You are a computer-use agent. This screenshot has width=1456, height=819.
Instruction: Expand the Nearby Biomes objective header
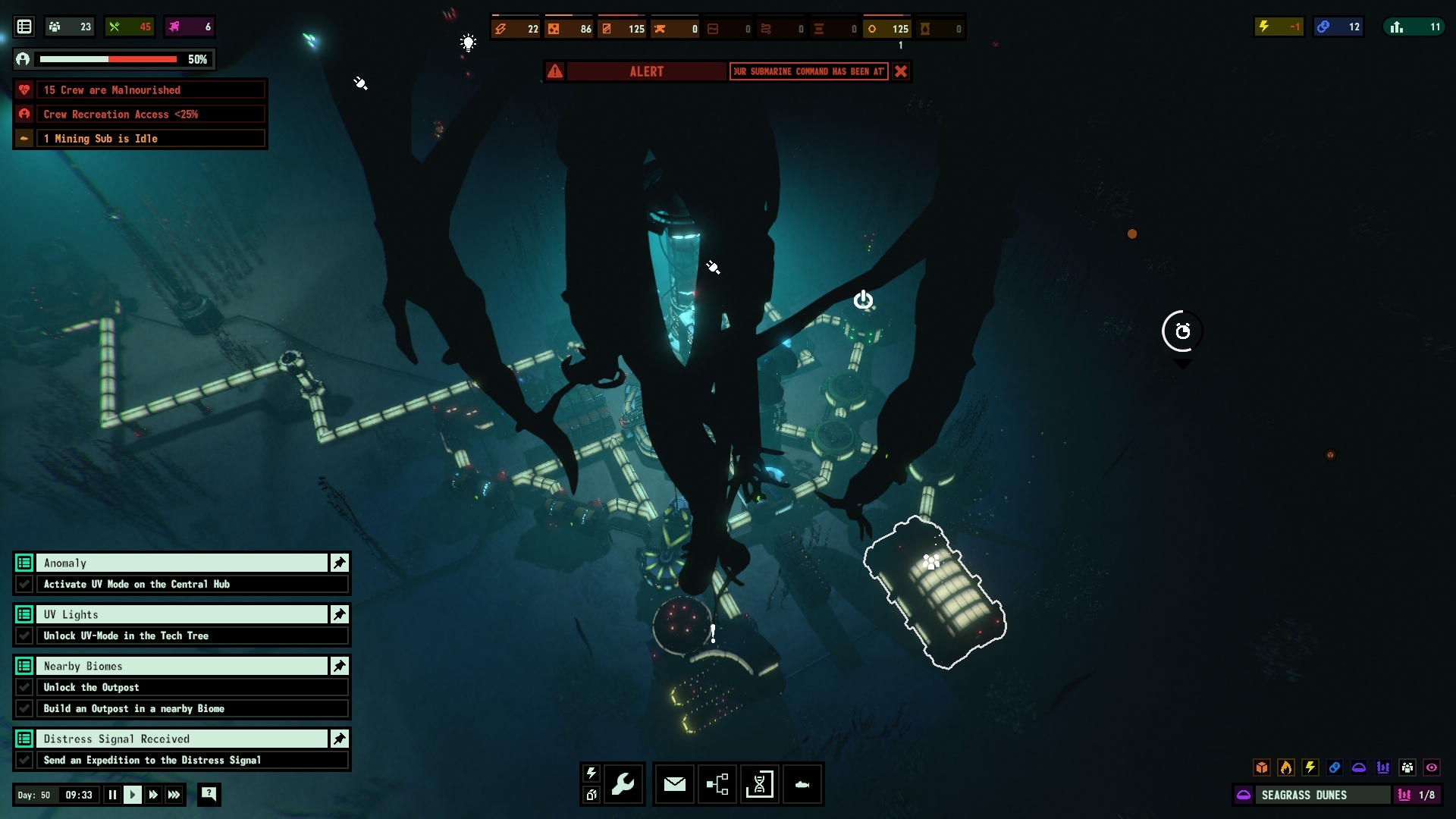[182, 666]
